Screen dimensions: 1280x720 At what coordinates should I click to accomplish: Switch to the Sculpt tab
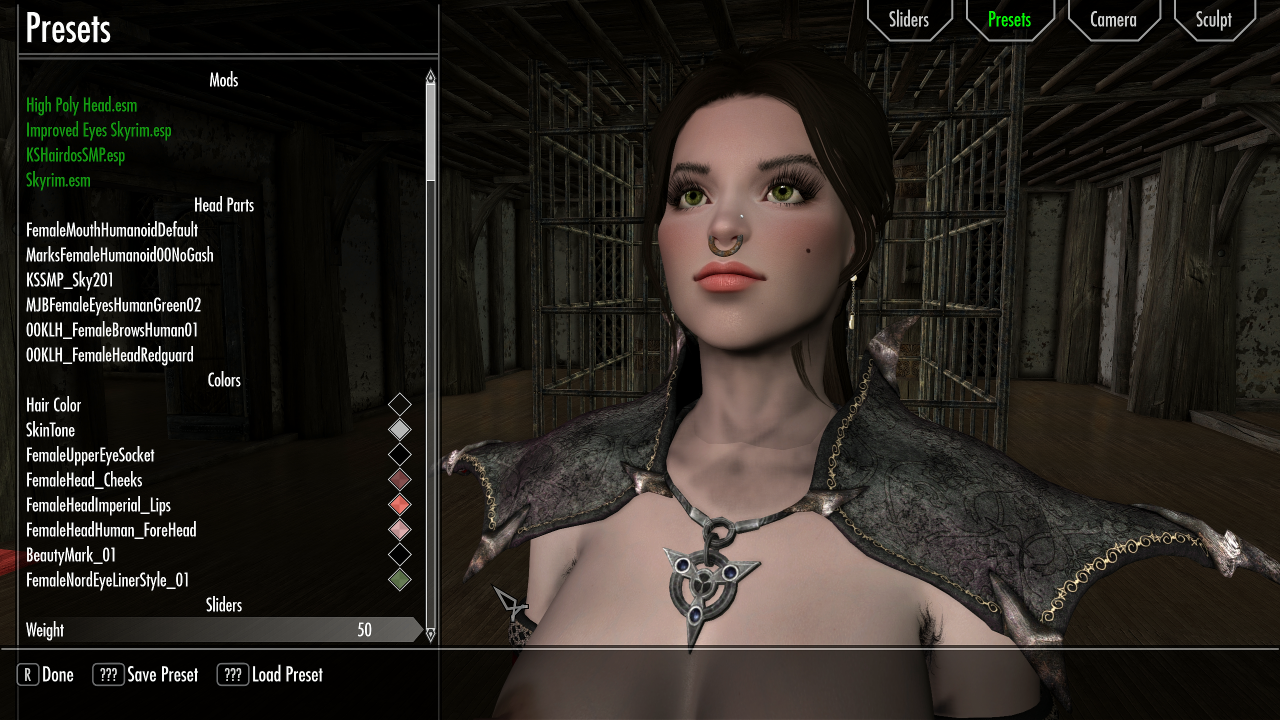(x=1213, y=19)
